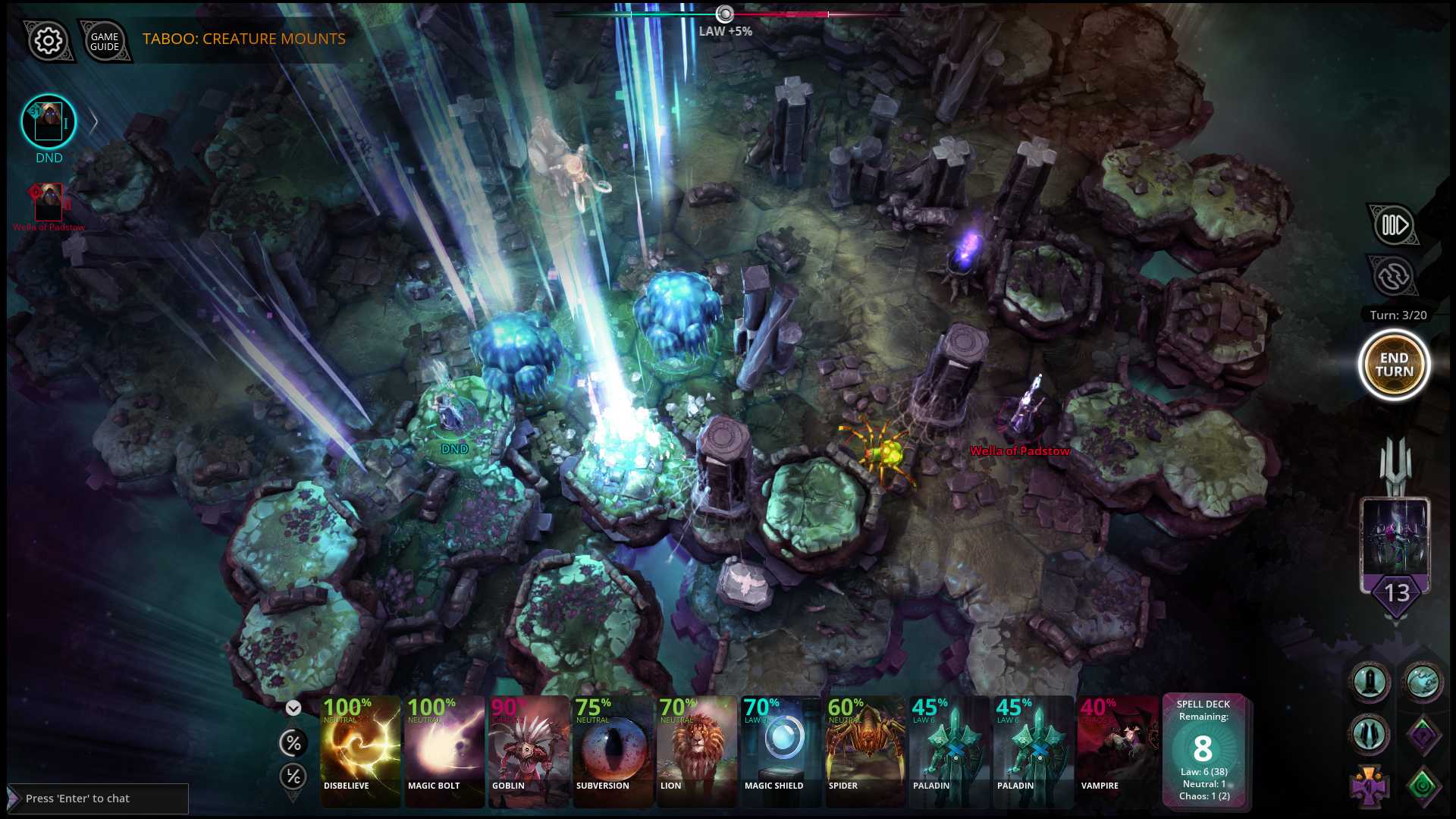
Task: Select the green spiral gem icon
Action: [x=1421, y=785]
